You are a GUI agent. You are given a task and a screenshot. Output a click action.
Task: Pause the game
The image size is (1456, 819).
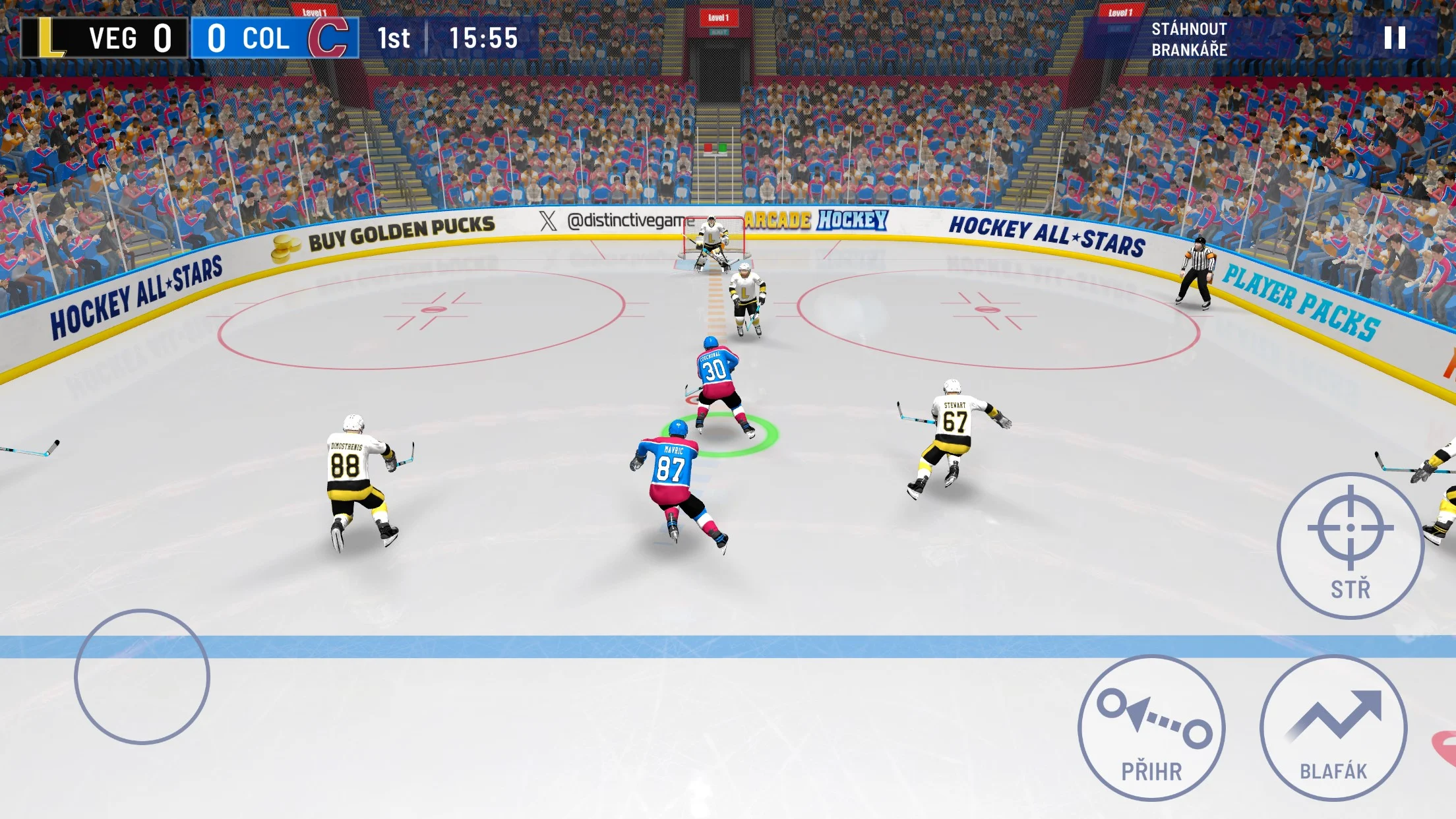(1394, 38)
